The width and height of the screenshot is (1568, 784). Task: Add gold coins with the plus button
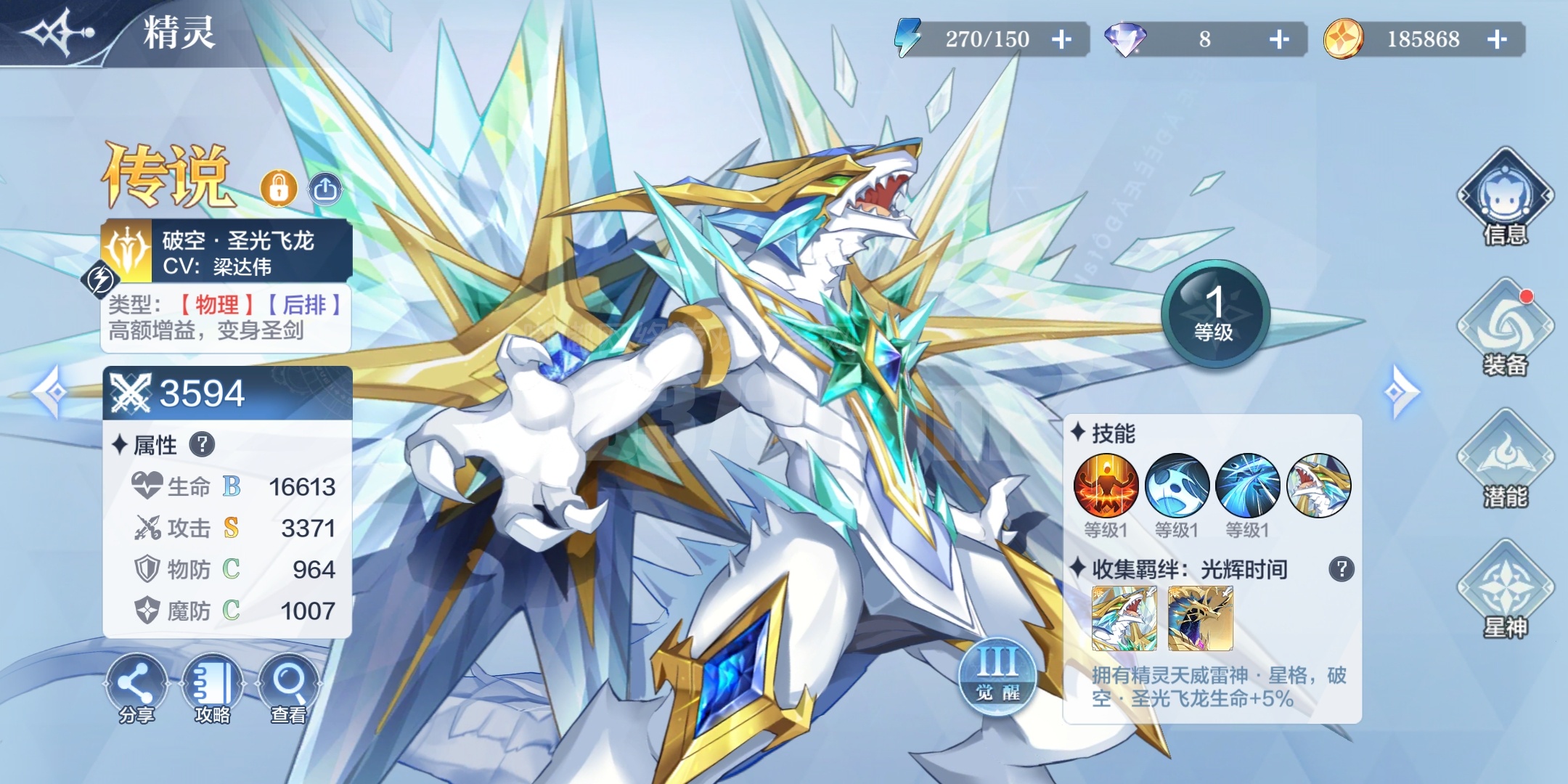point(1497,39)
